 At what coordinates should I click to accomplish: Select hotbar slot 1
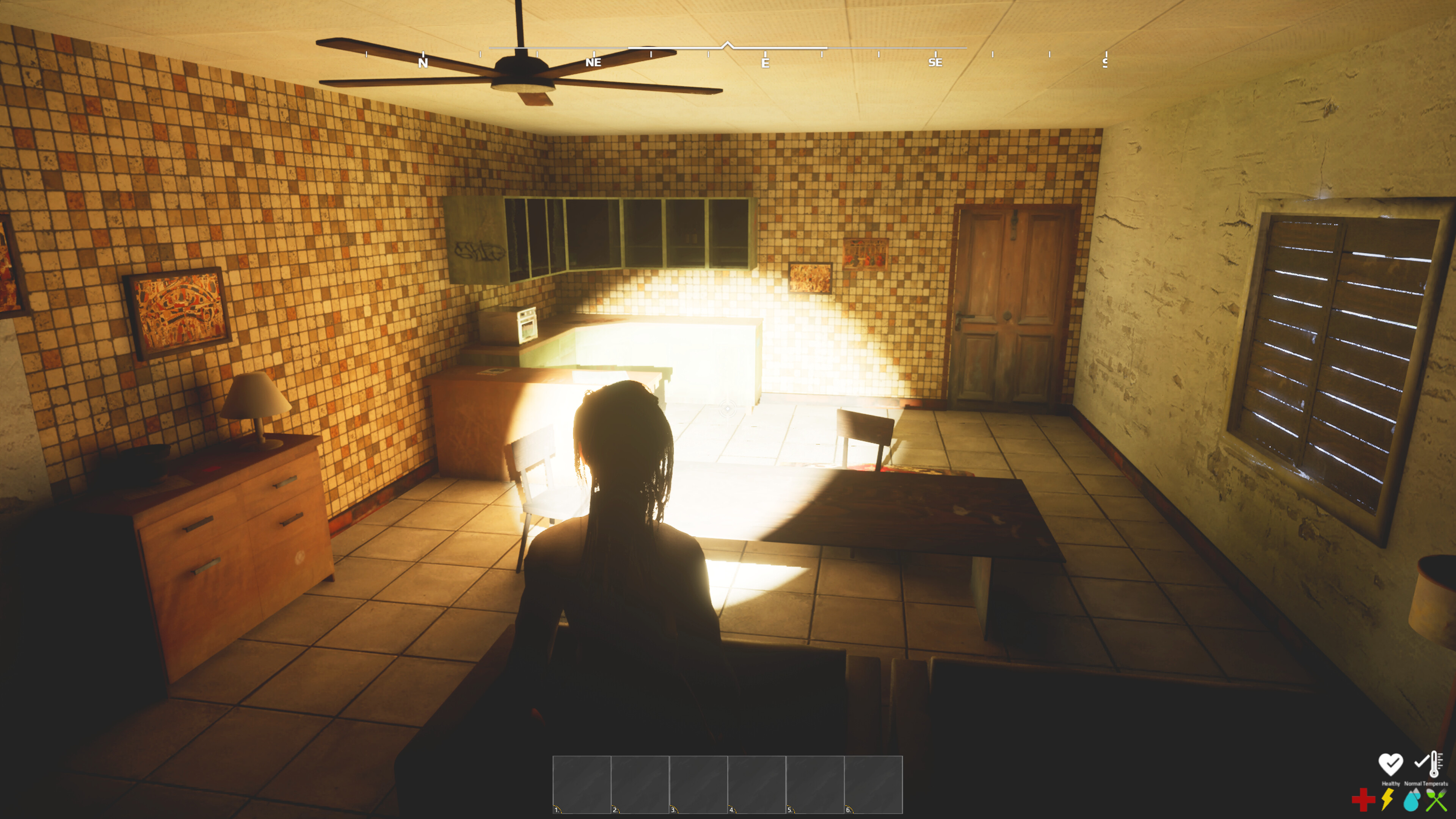pos(582,786)
